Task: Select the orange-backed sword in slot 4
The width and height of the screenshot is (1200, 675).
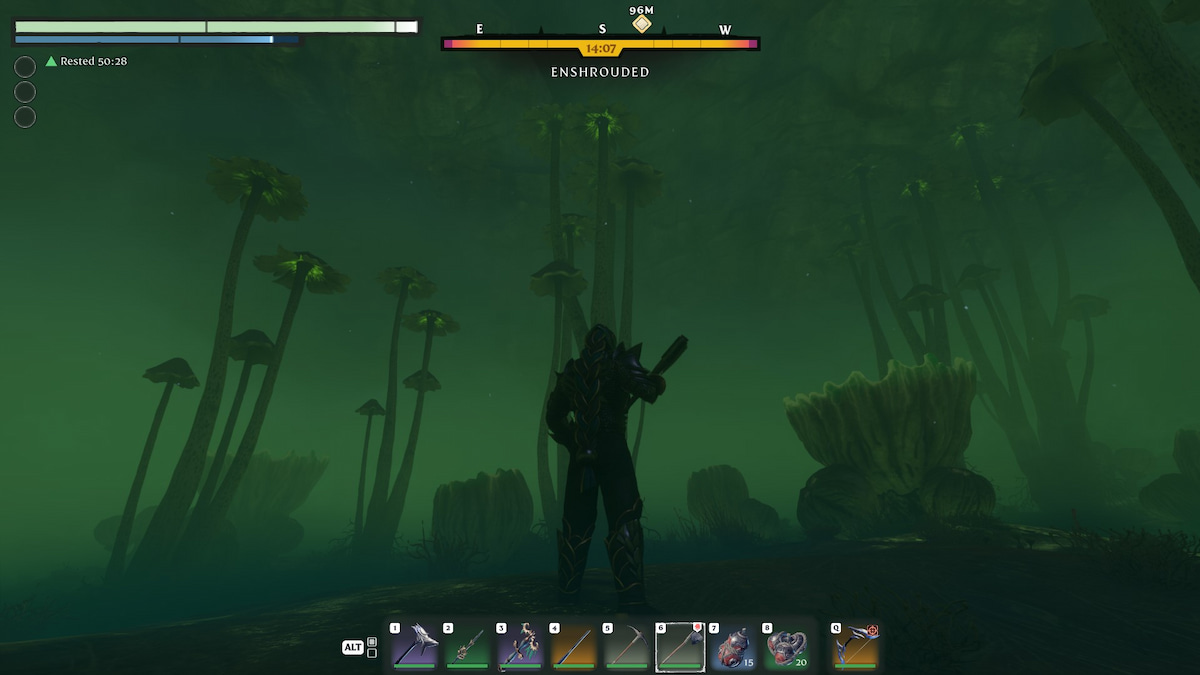Action: coord(573,646)
